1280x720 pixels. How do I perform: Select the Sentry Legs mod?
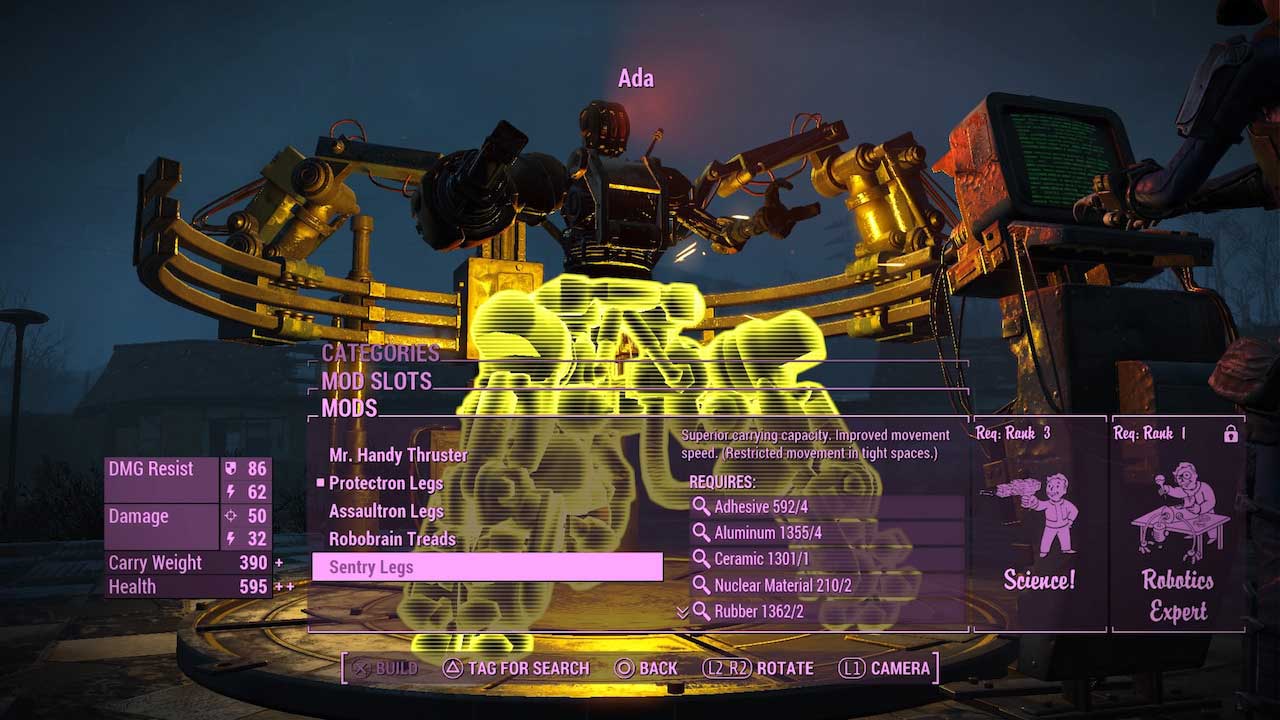(x=370, y=567)
